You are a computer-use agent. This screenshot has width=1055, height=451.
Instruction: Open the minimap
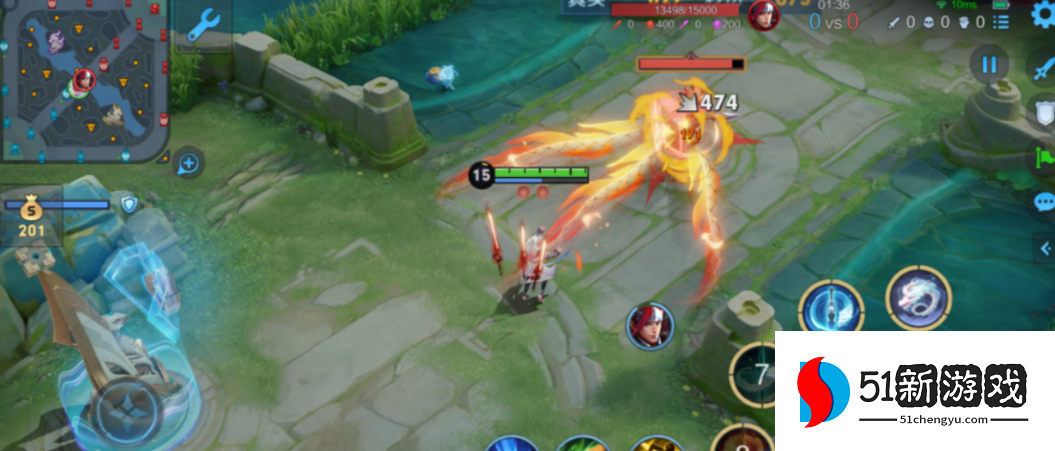click(x=85, y=80)
